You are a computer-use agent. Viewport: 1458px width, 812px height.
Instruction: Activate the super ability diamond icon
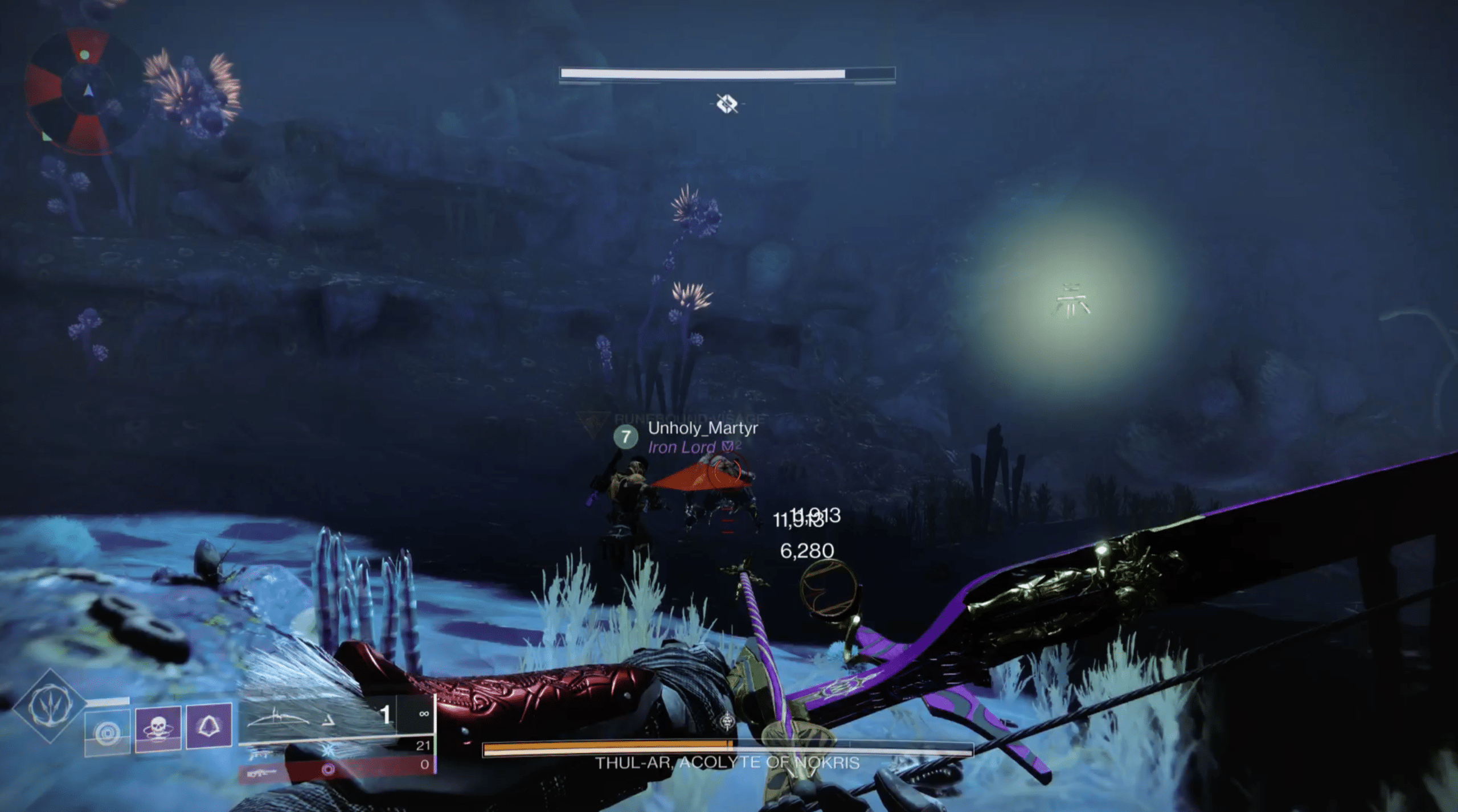[50, 706]
